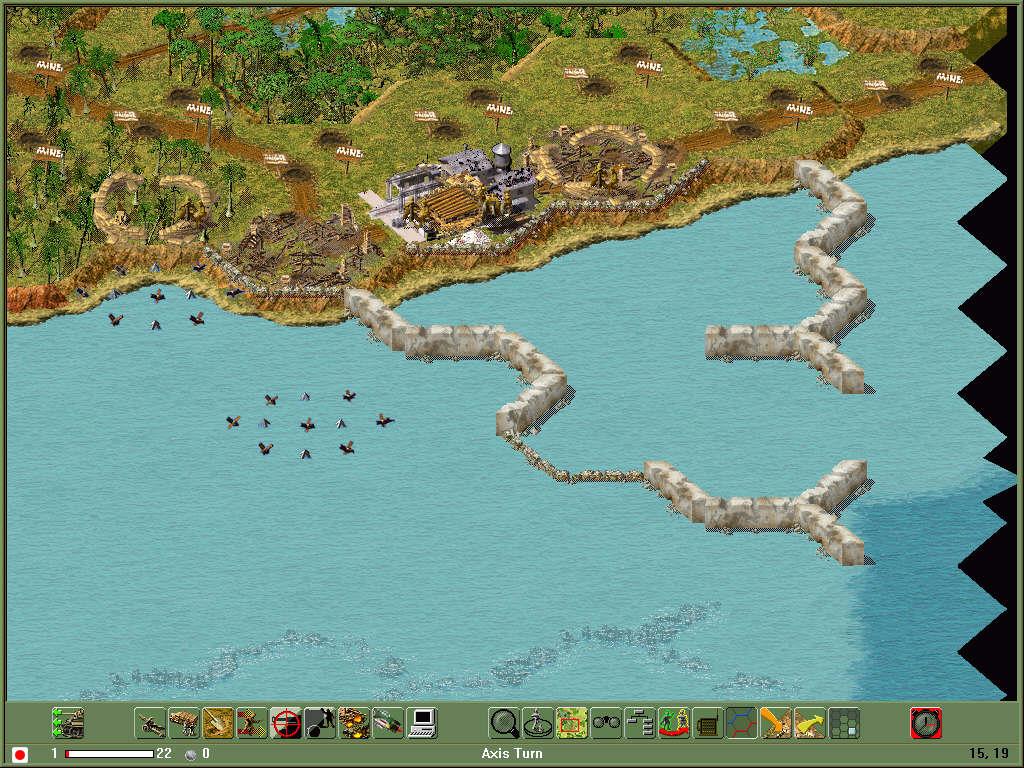Open the computer menu icon

click(x=422, y=722)
